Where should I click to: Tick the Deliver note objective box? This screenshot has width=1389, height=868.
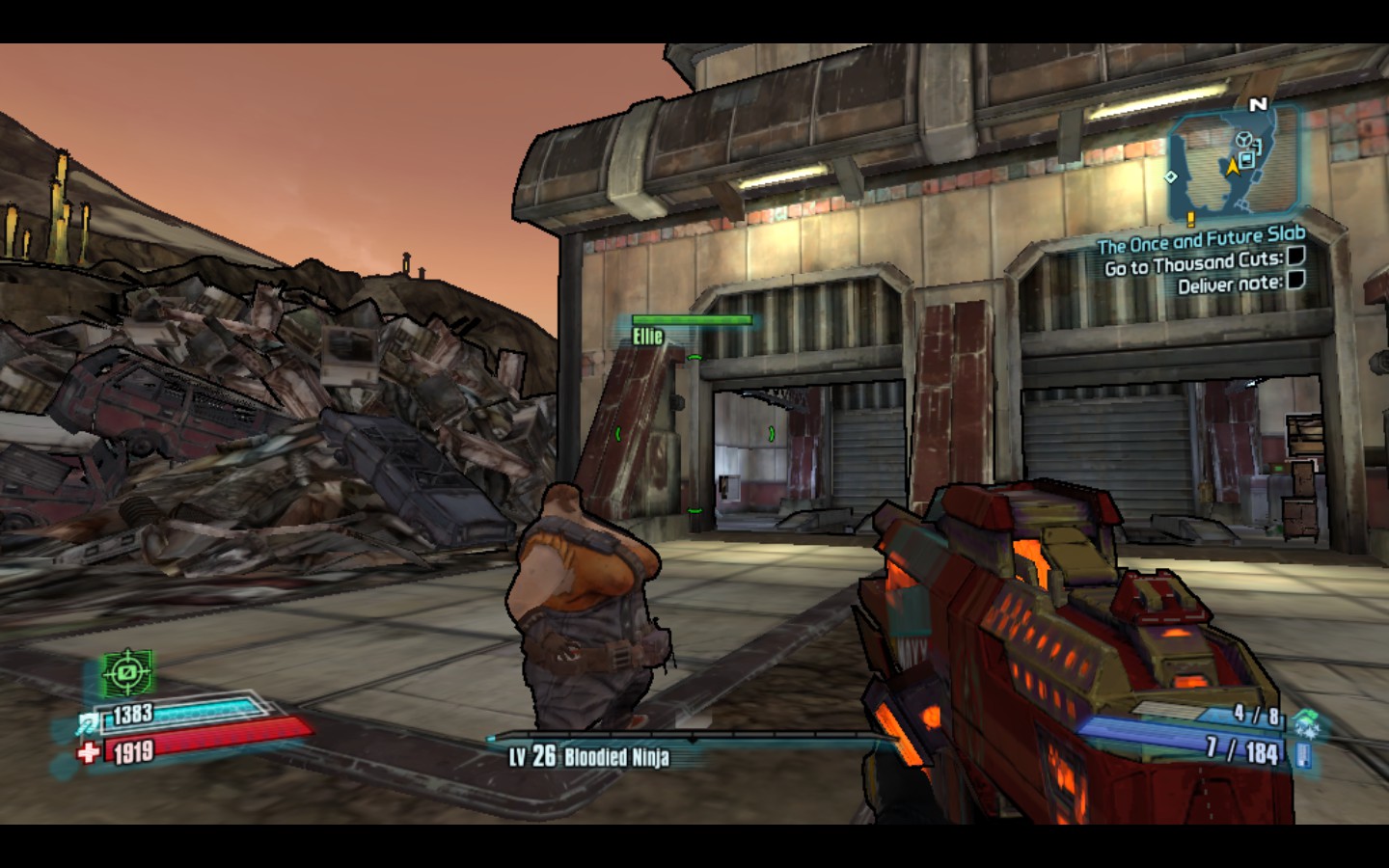coord(1295,280)
